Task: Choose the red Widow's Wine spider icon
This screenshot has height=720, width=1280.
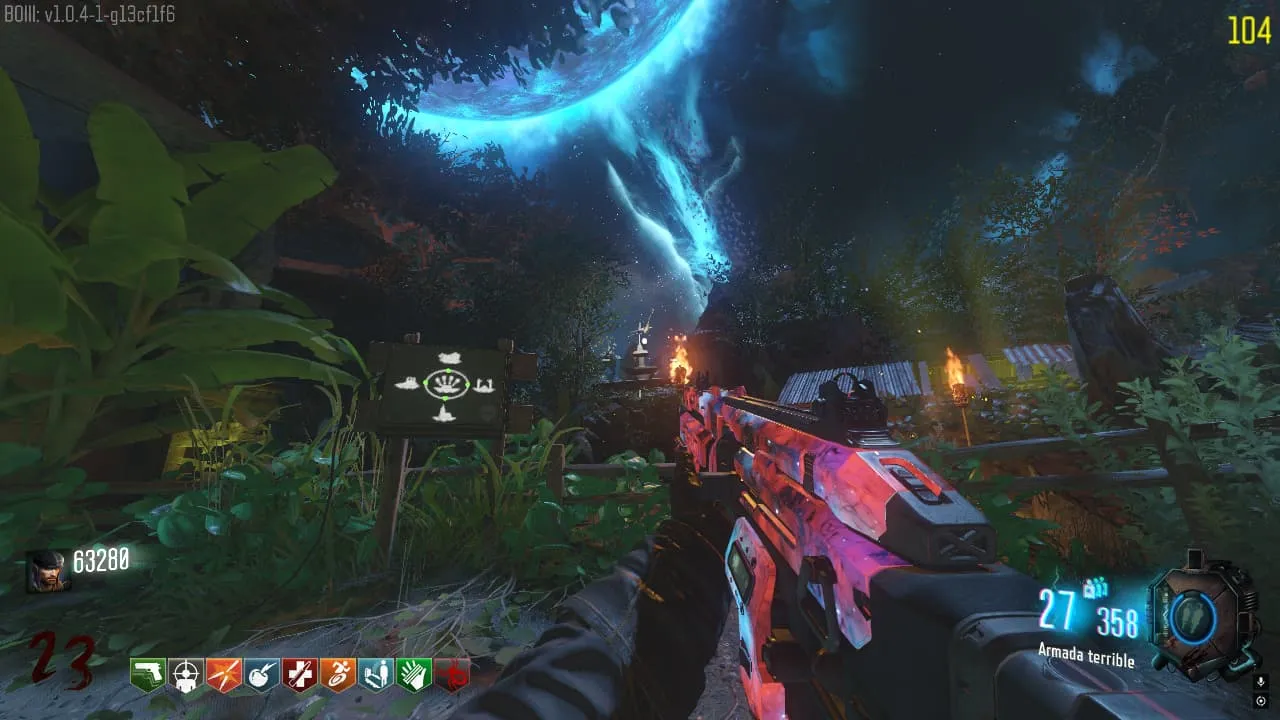Action: coord(452,675)
